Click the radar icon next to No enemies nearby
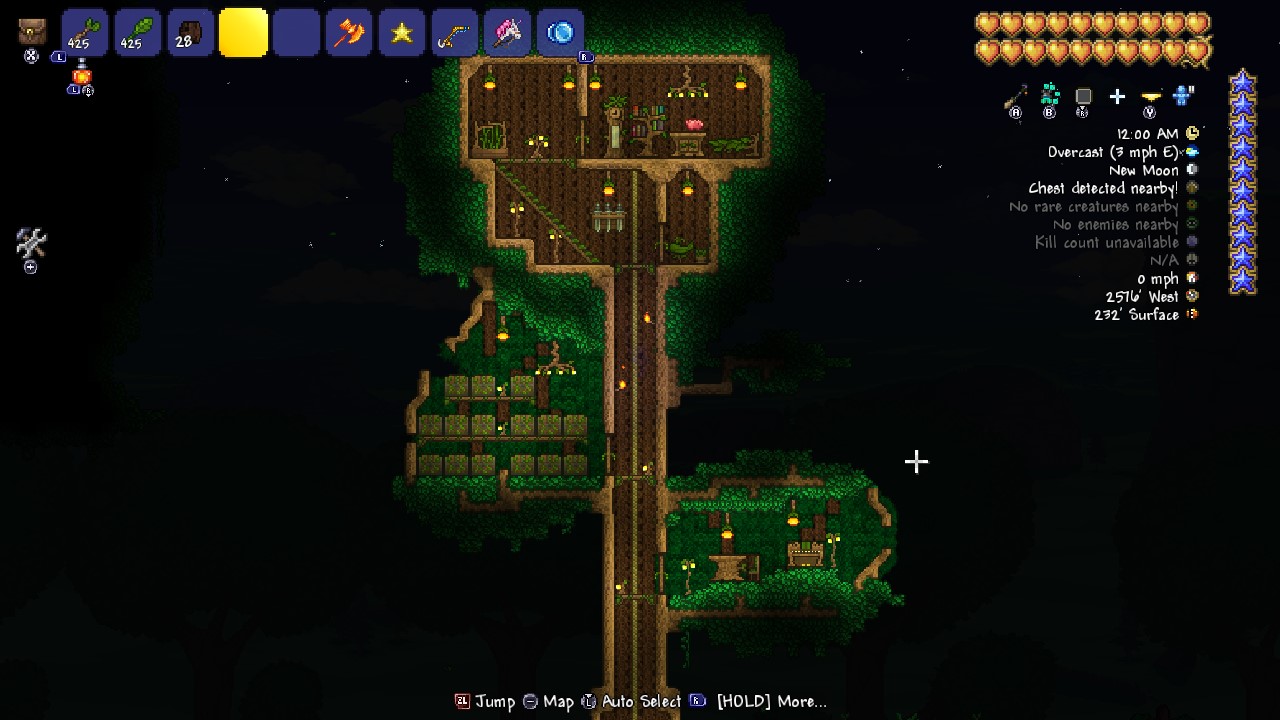Viewport: 1280px width, 720px height. tap(1190, 224)
